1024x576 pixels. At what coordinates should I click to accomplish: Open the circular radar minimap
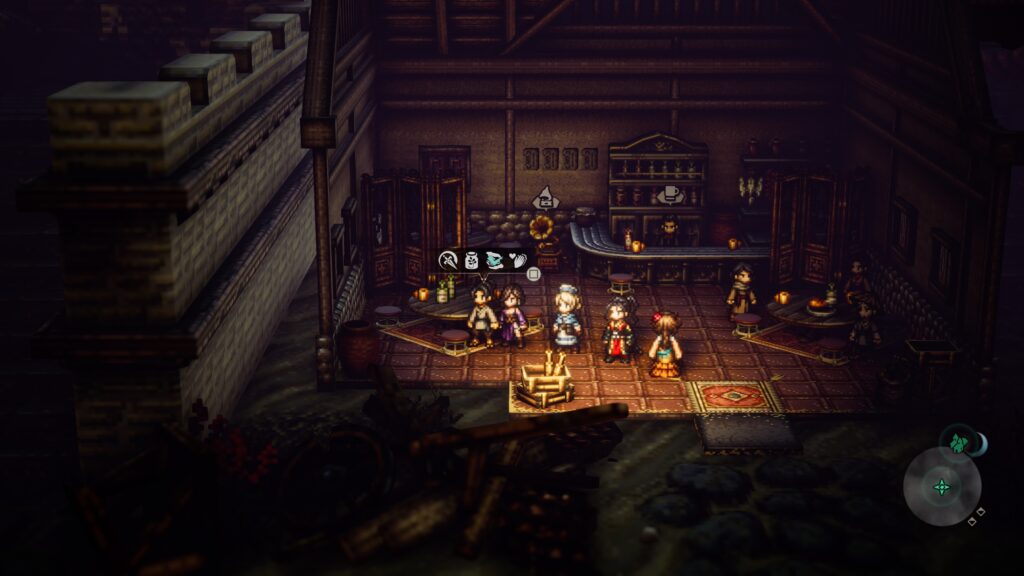pyautogui.click(x=941, y=487)
